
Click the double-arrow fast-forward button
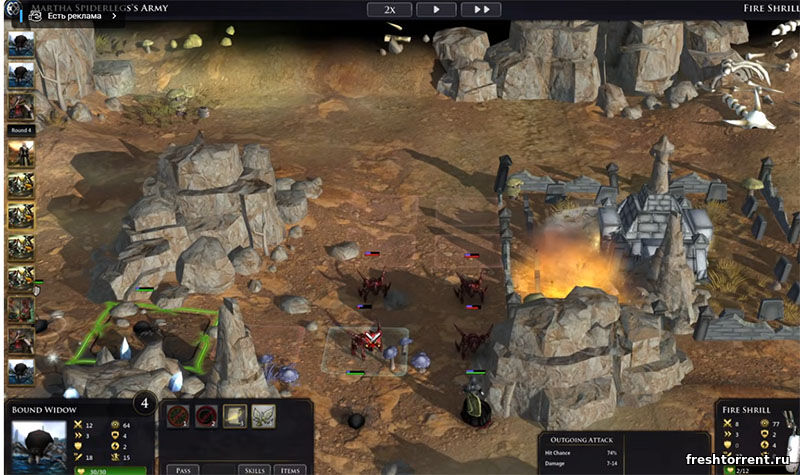pos(481,9)
